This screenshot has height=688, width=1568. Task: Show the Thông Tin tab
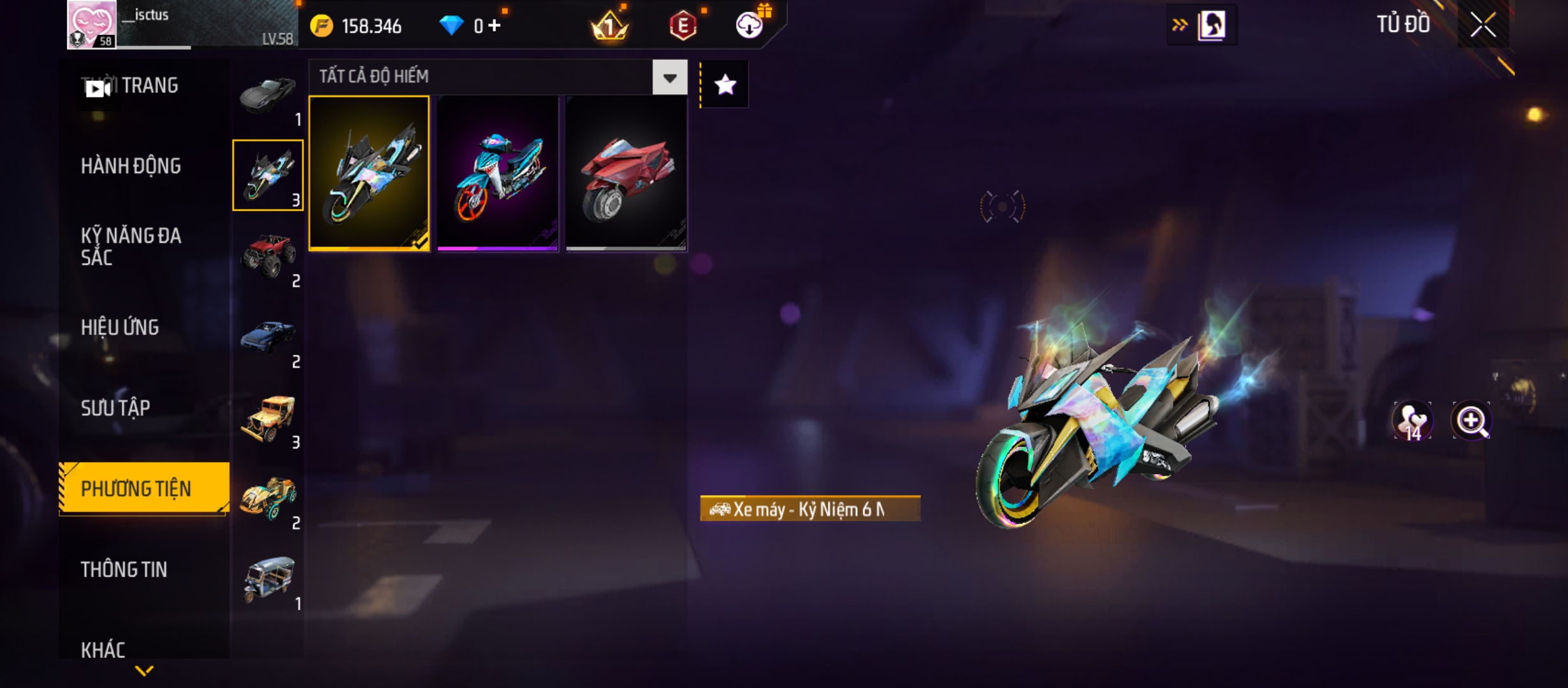[124, 570]
